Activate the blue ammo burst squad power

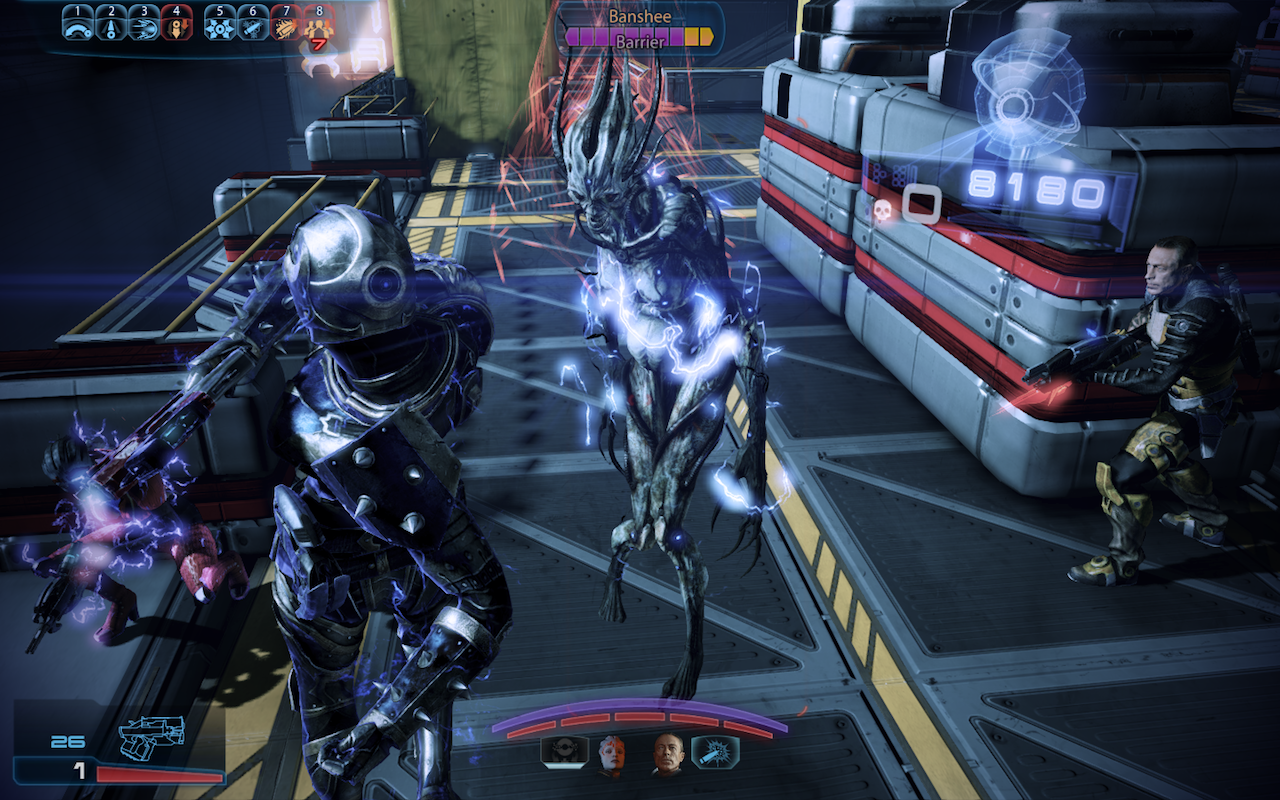click(x=715, y=752)
